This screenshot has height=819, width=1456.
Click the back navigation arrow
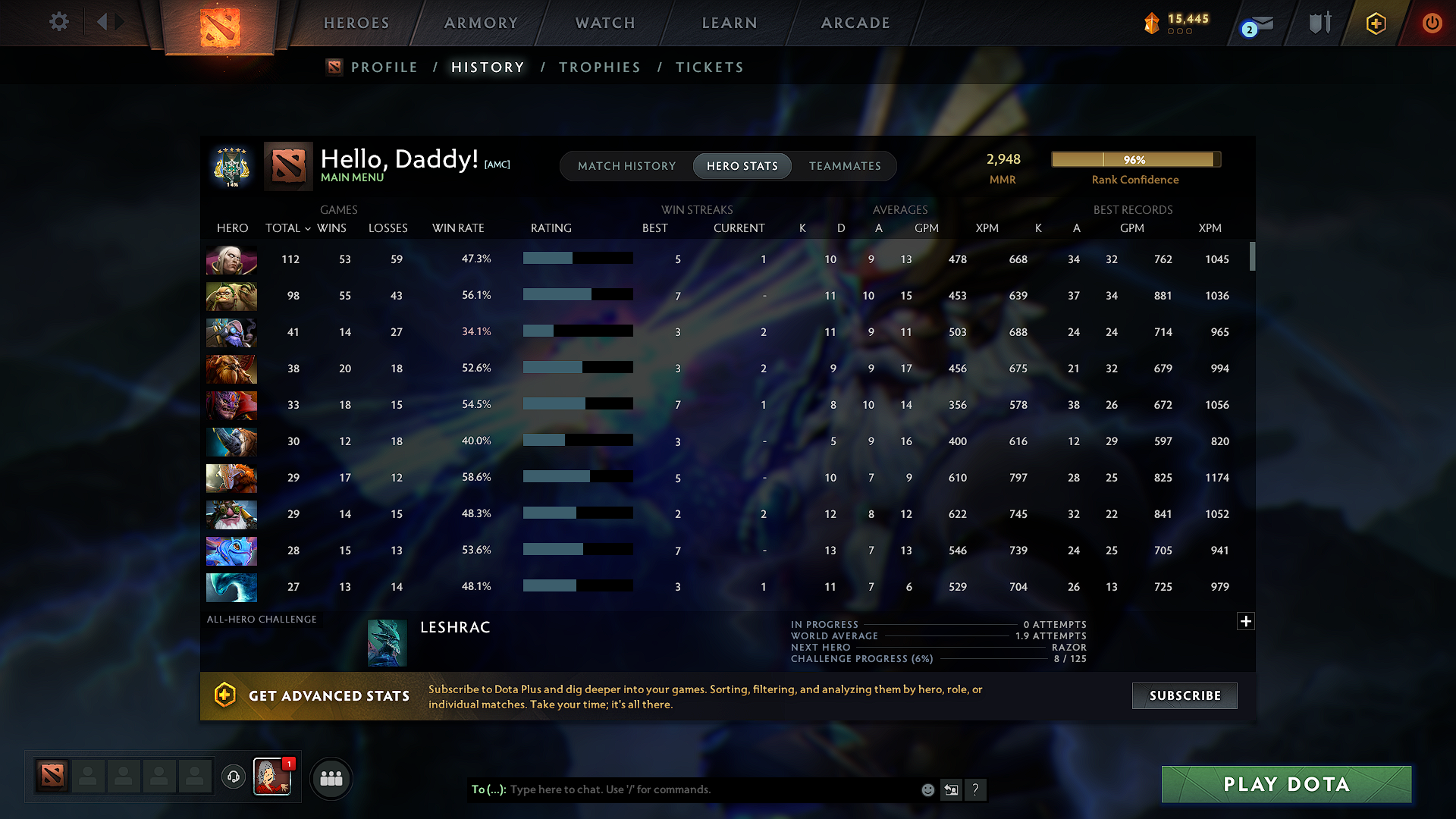coord(102,22)
